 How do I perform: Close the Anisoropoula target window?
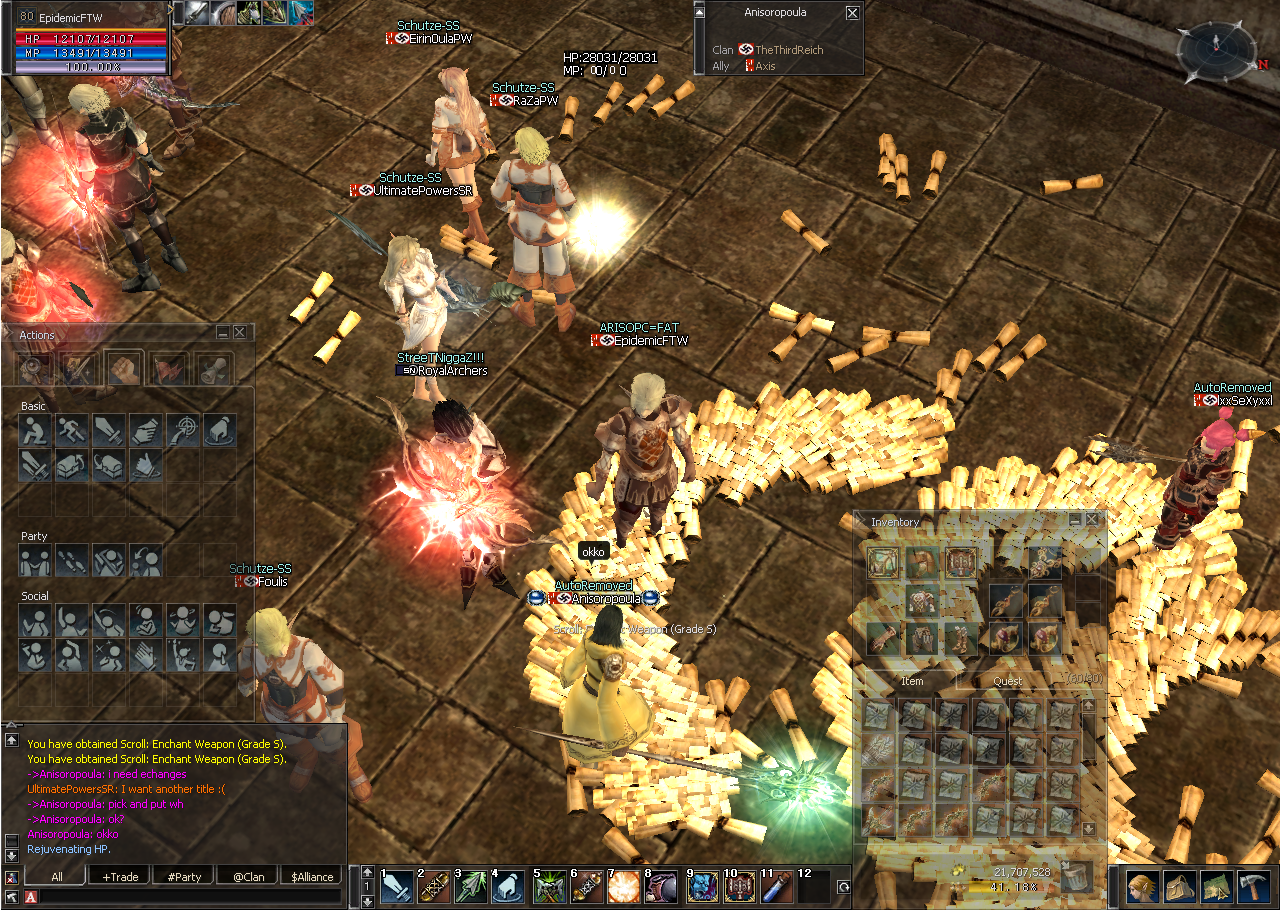coord(852,13)
